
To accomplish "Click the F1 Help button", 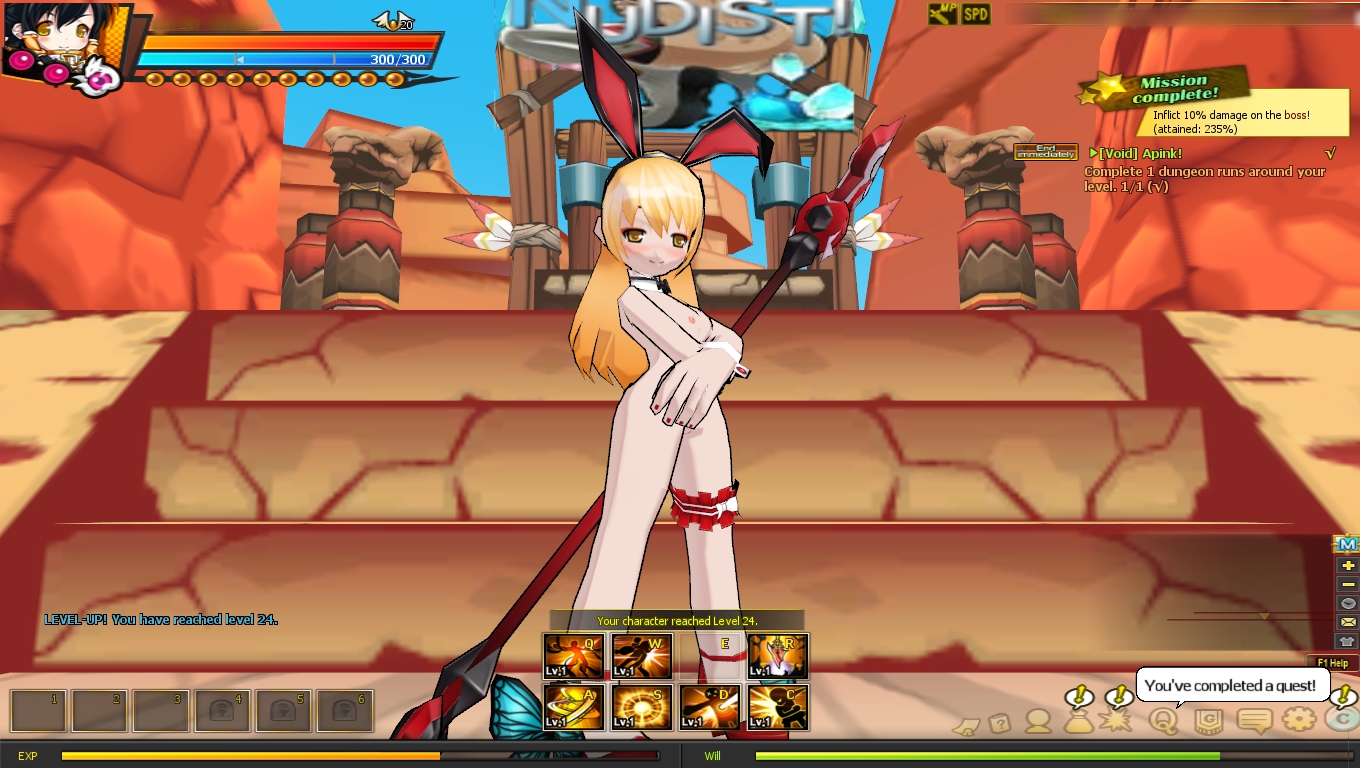I will 1332,663.
